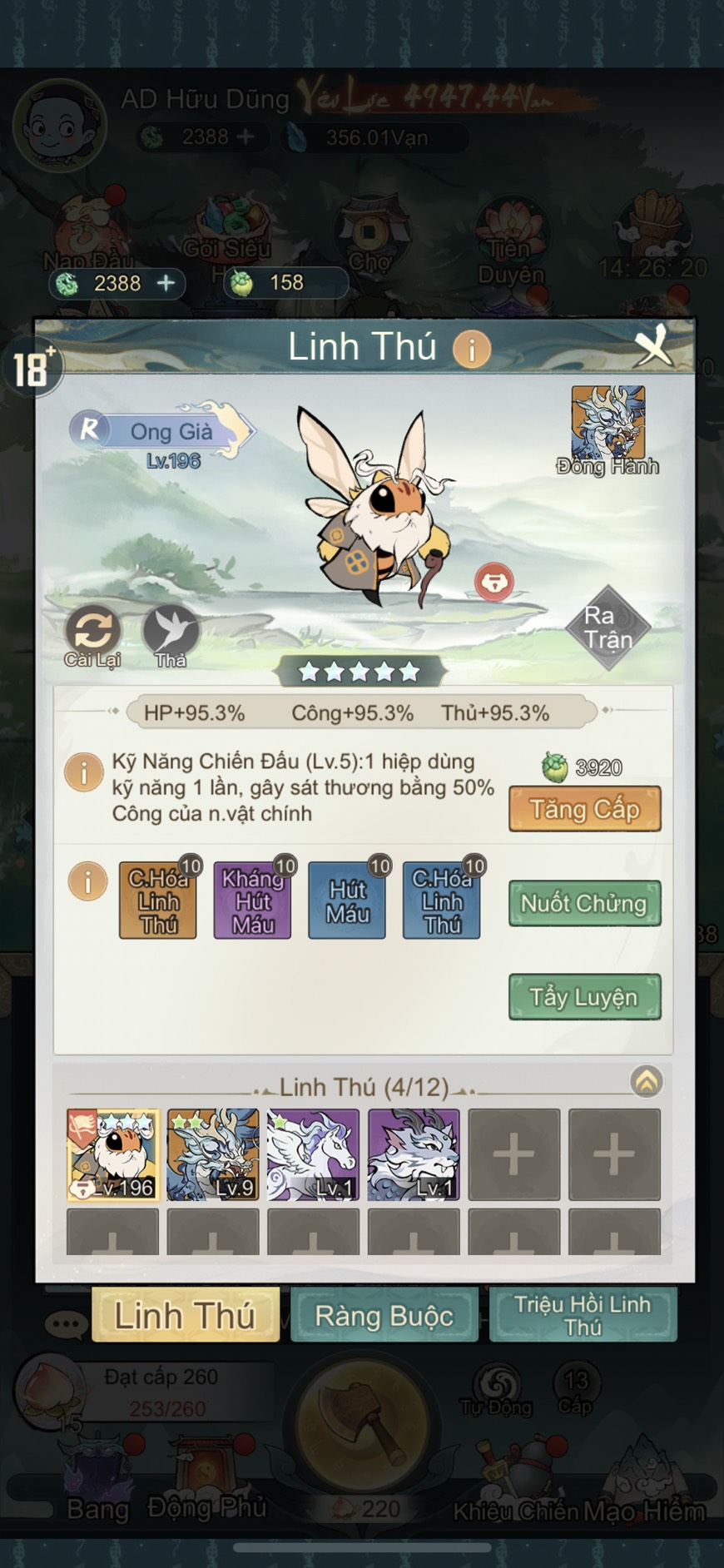Select the Nuốt Chửng button
The height and width of the screenshot is (1568, 724).
(x=584, y=903)
